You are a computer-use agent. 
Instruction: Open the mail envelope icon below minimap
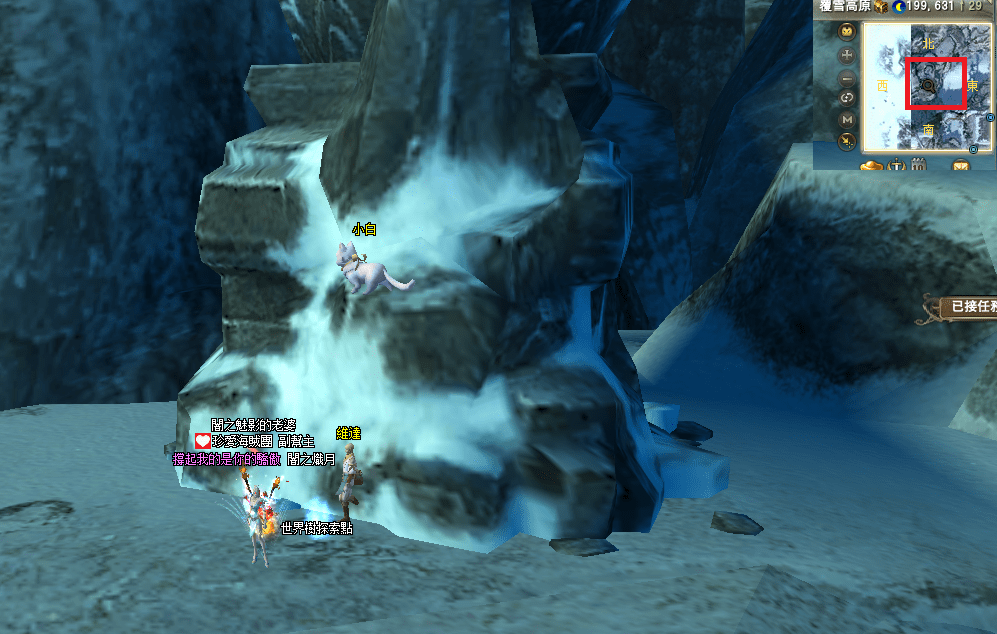point(962,166)
